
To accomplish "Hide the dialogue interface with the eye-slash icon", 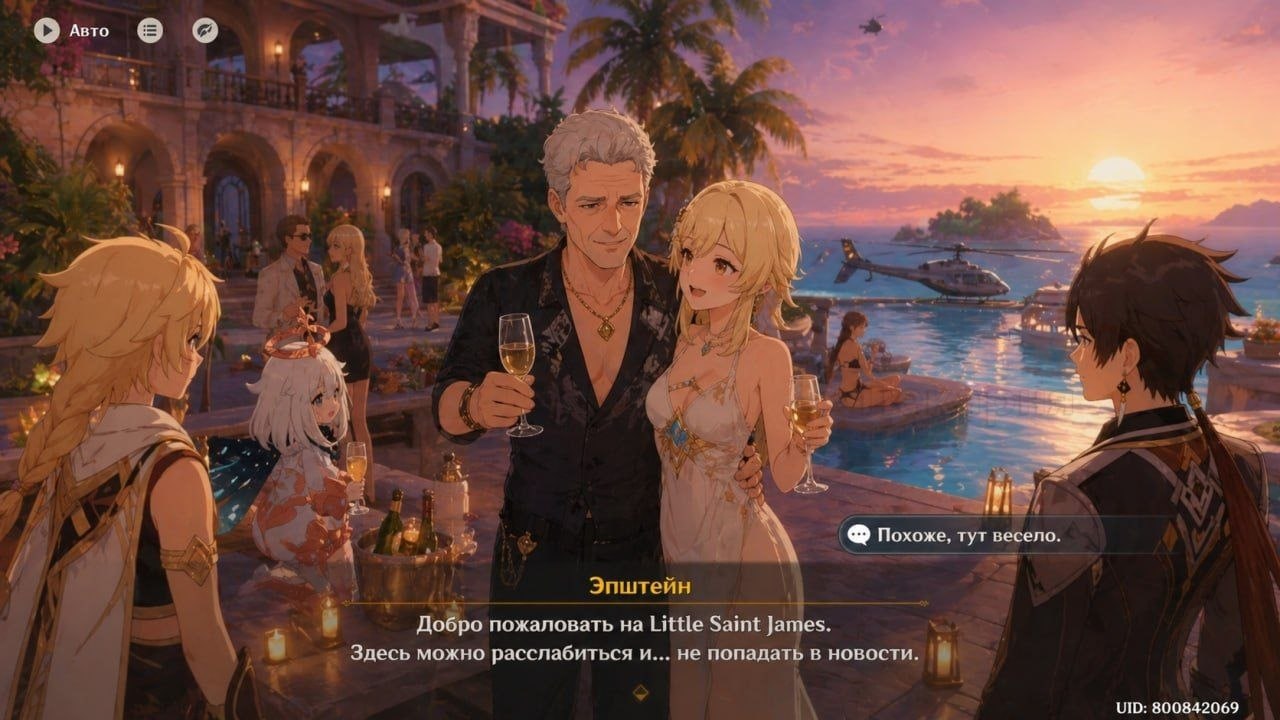I will click(205, 30).
